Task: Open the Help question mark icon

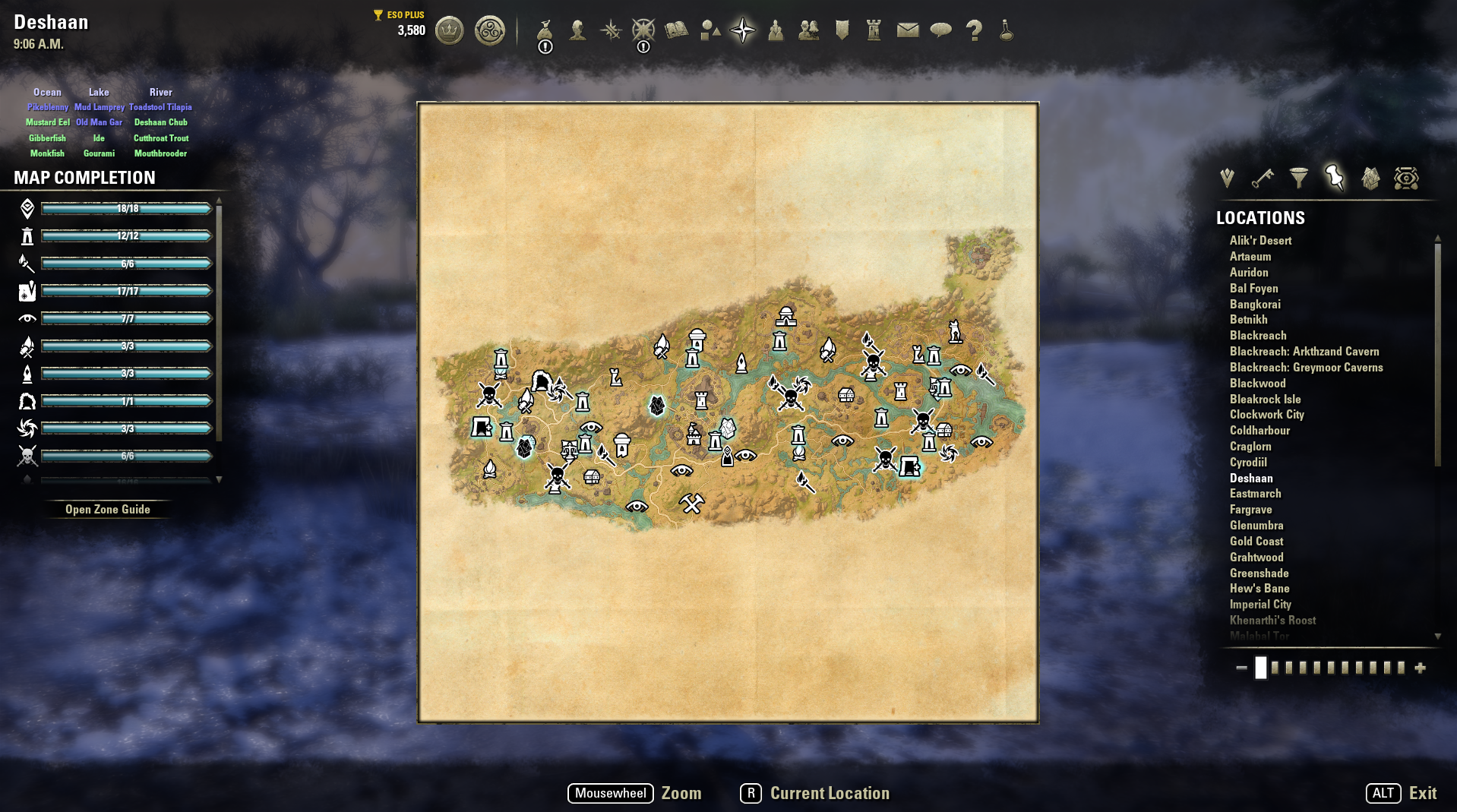Action: point(975,30)
